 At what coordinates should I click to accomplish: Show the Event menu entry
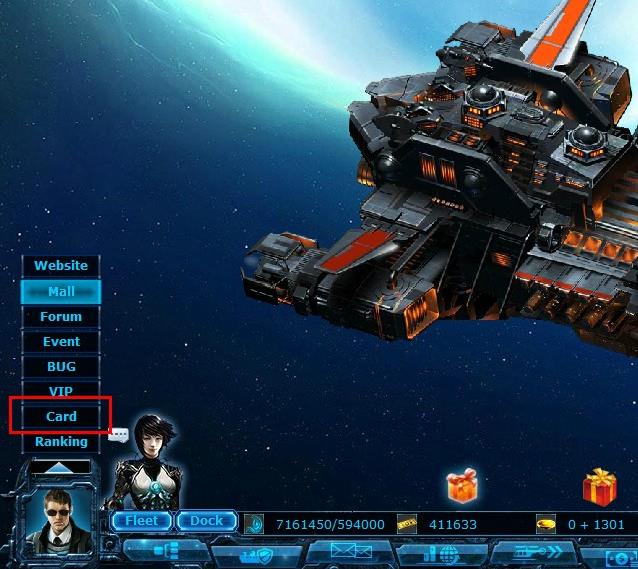[x=61, y=341]
